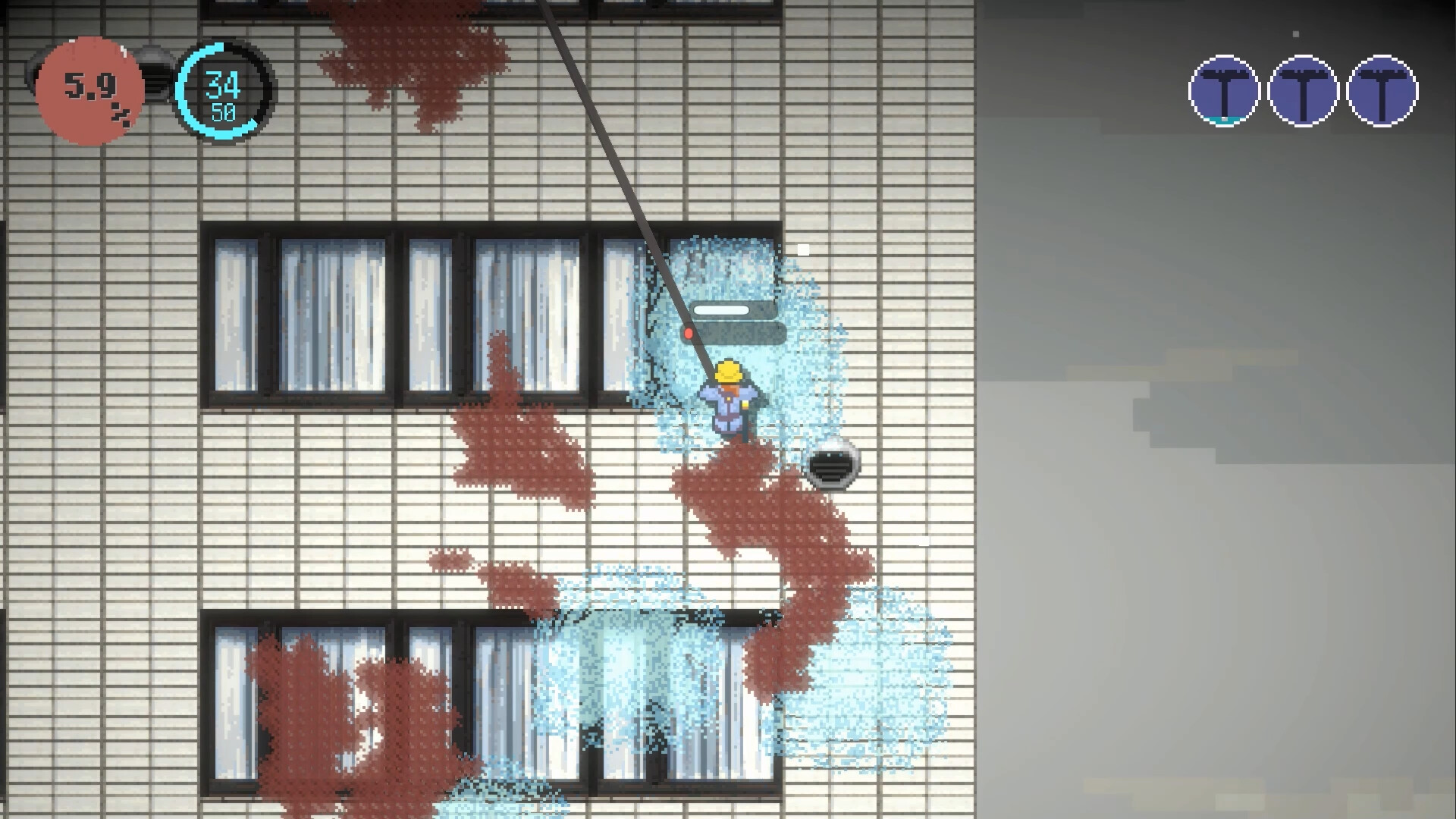Click the small white dot in the sky
This screenshot has height=819, width=1456.
[x=1296, y=34]
